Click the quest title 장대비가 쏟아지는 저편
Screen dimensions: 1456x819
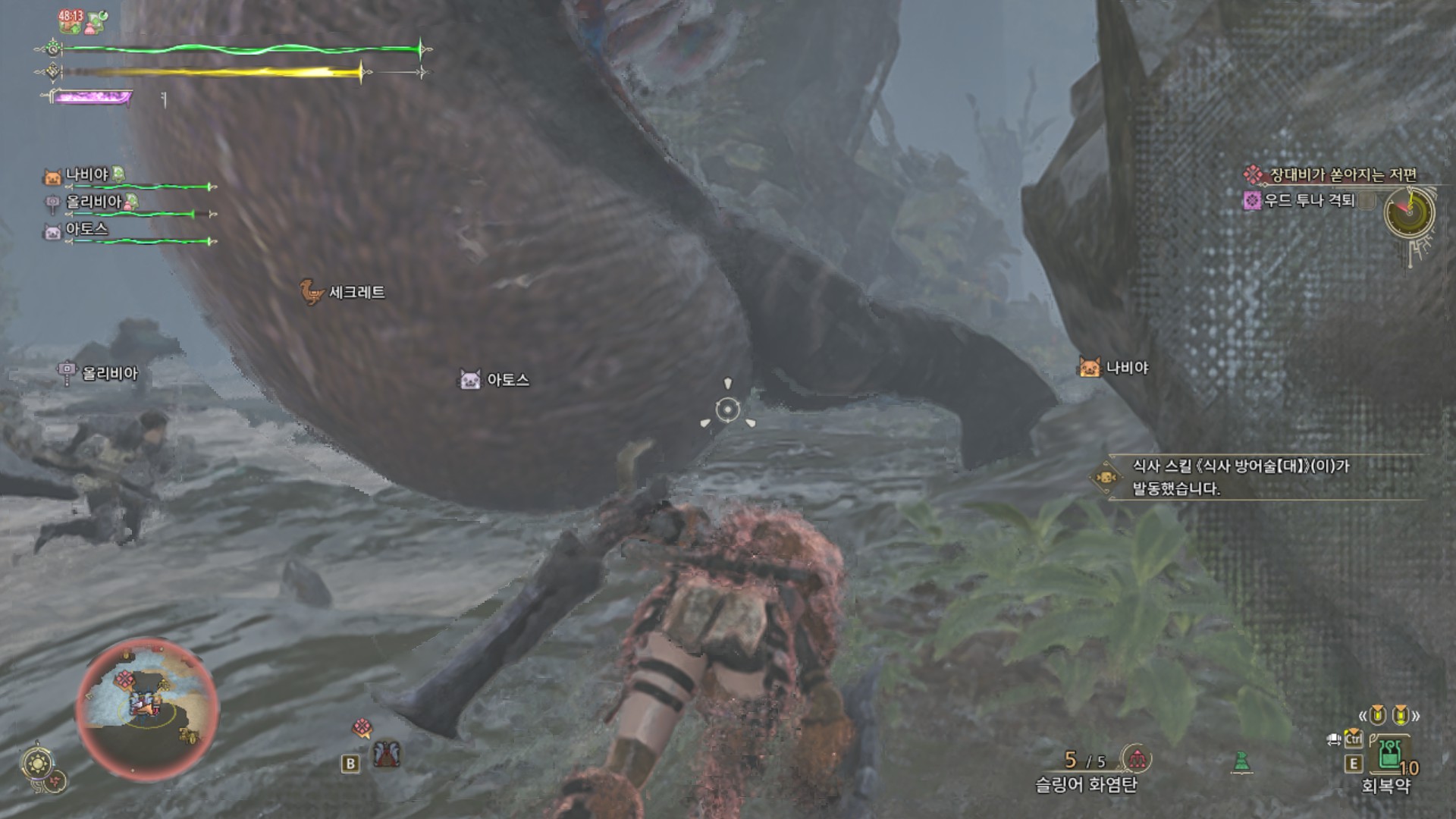click(x=1342, y=175)
